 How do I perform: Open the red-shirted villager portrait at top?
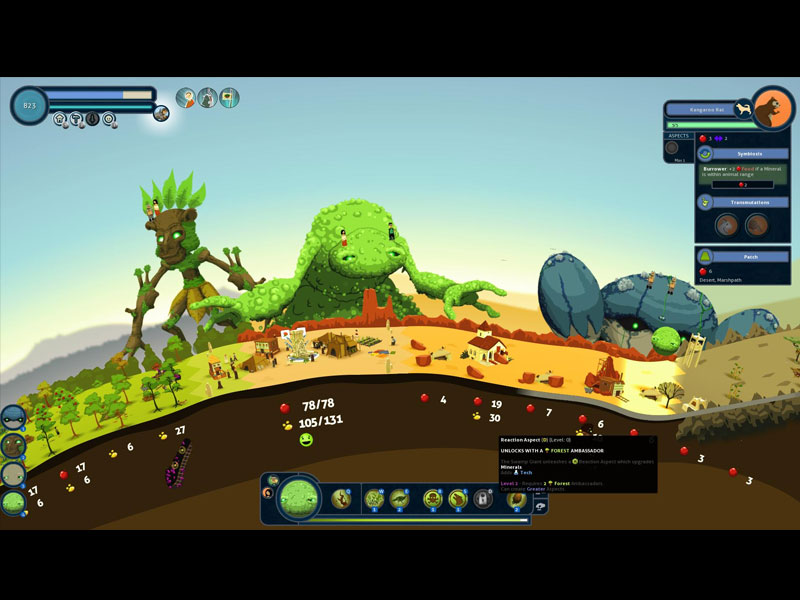pos(186,97)
